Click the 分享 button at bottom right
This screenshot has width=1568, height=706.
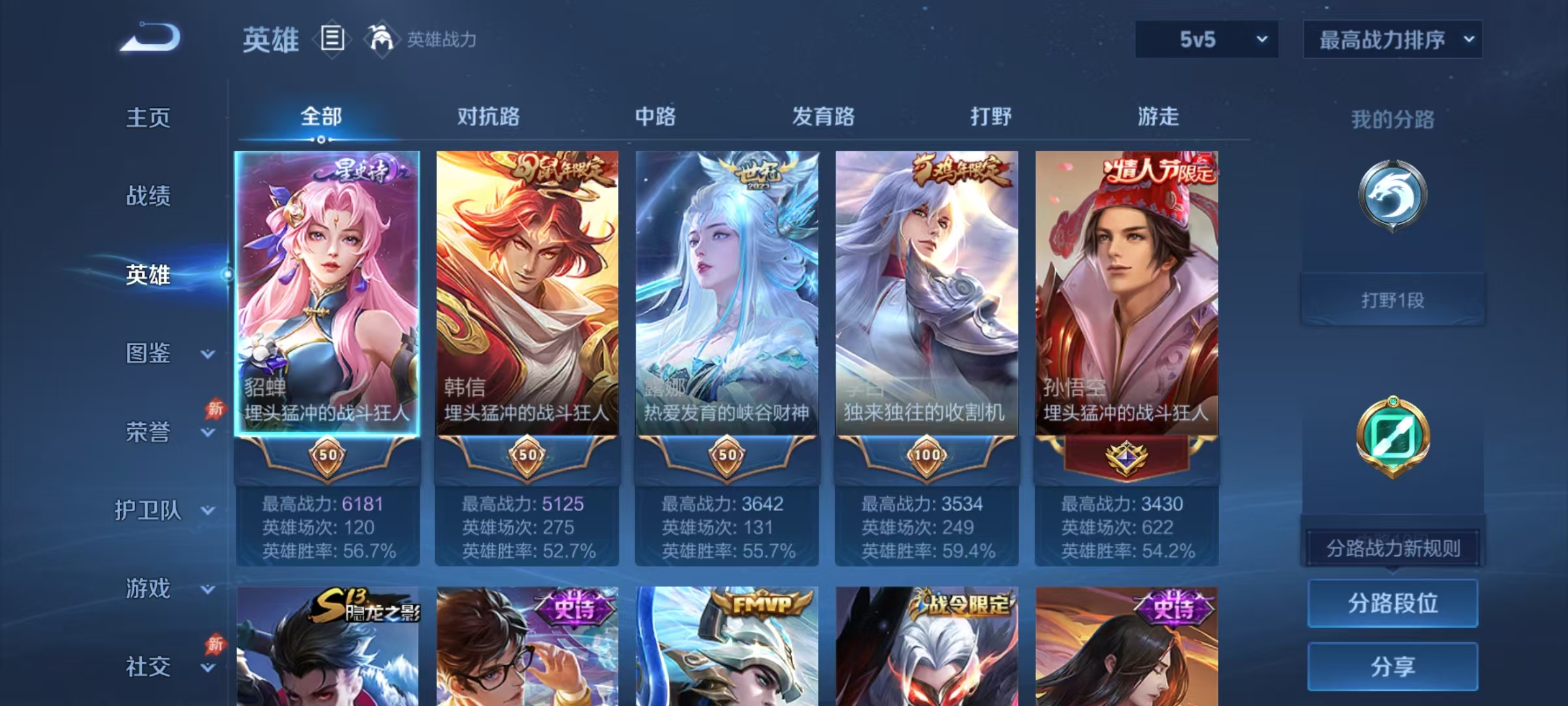click(x=1393, y=665)
